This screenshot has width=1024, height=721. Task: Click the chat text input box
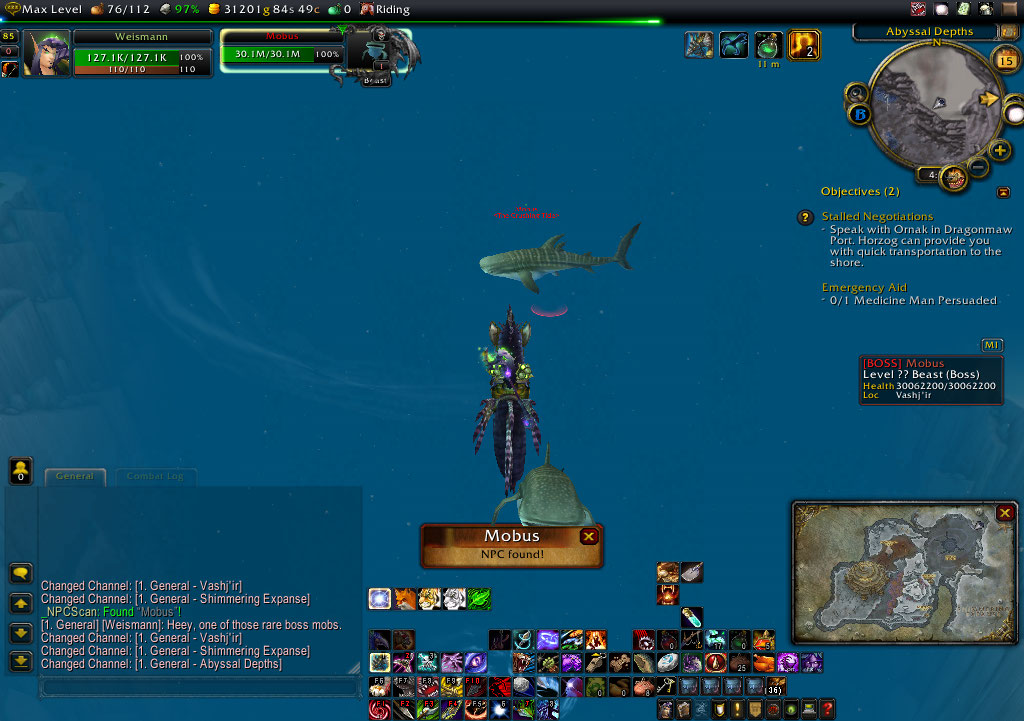point(198,688)
